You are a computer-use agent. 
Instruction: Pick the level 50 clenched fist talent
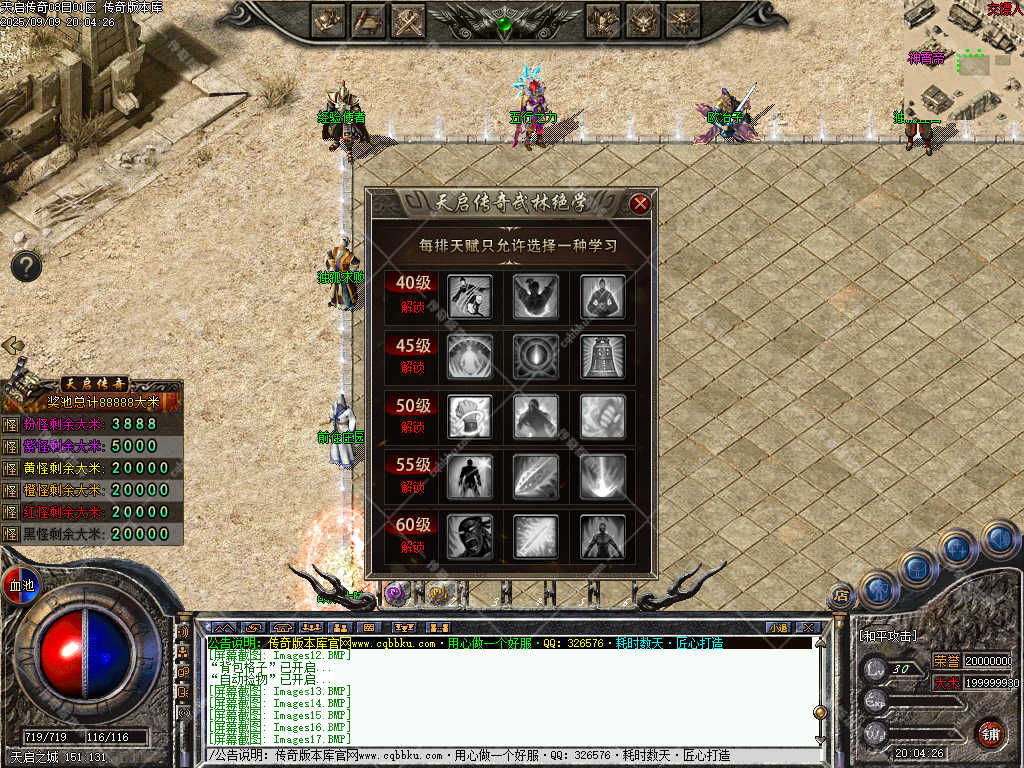603,416
